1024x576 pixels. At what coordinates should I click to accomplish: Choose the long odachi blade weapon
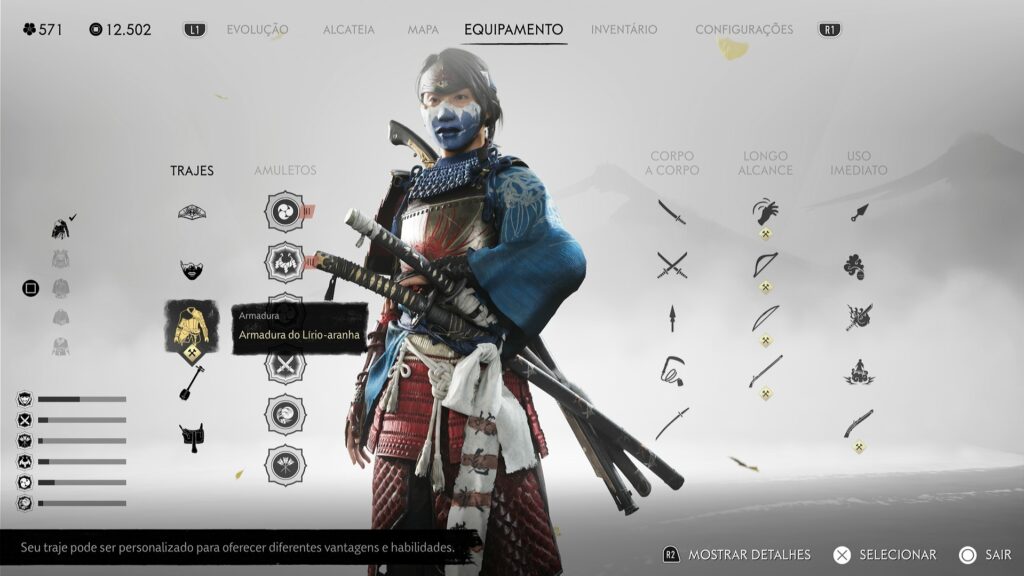[672, 423]
